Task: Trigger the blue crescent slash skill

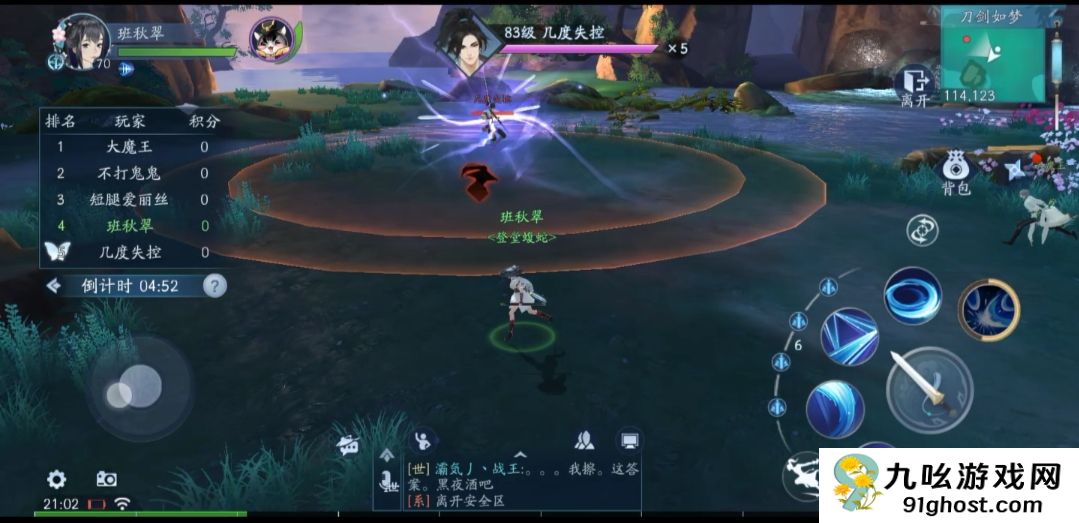Action: point(835,409)
